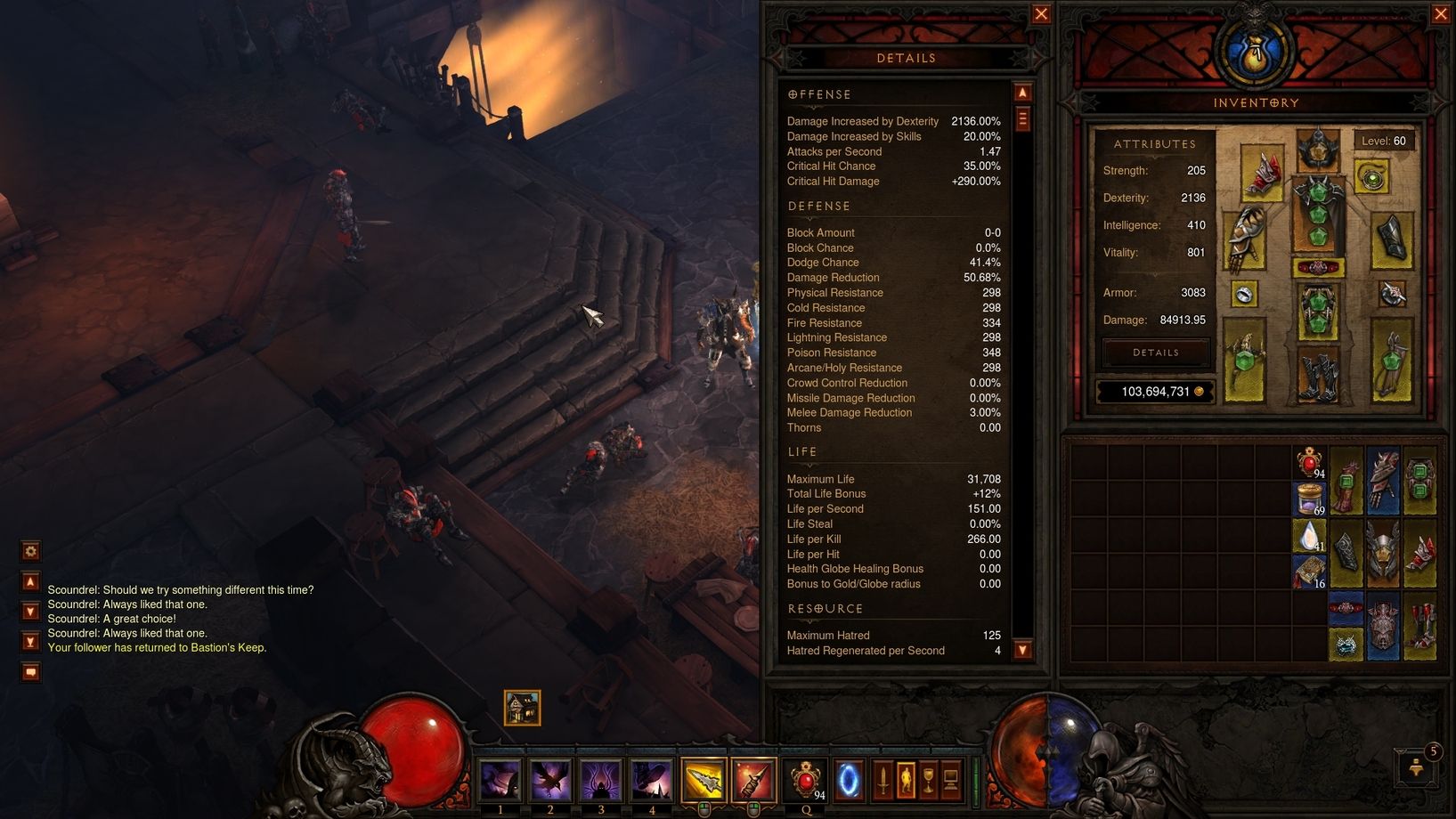The height and width of the screenshot is (819, 1456).
Task: Open chat settings with the gear icon
Action: coord(30,552)
